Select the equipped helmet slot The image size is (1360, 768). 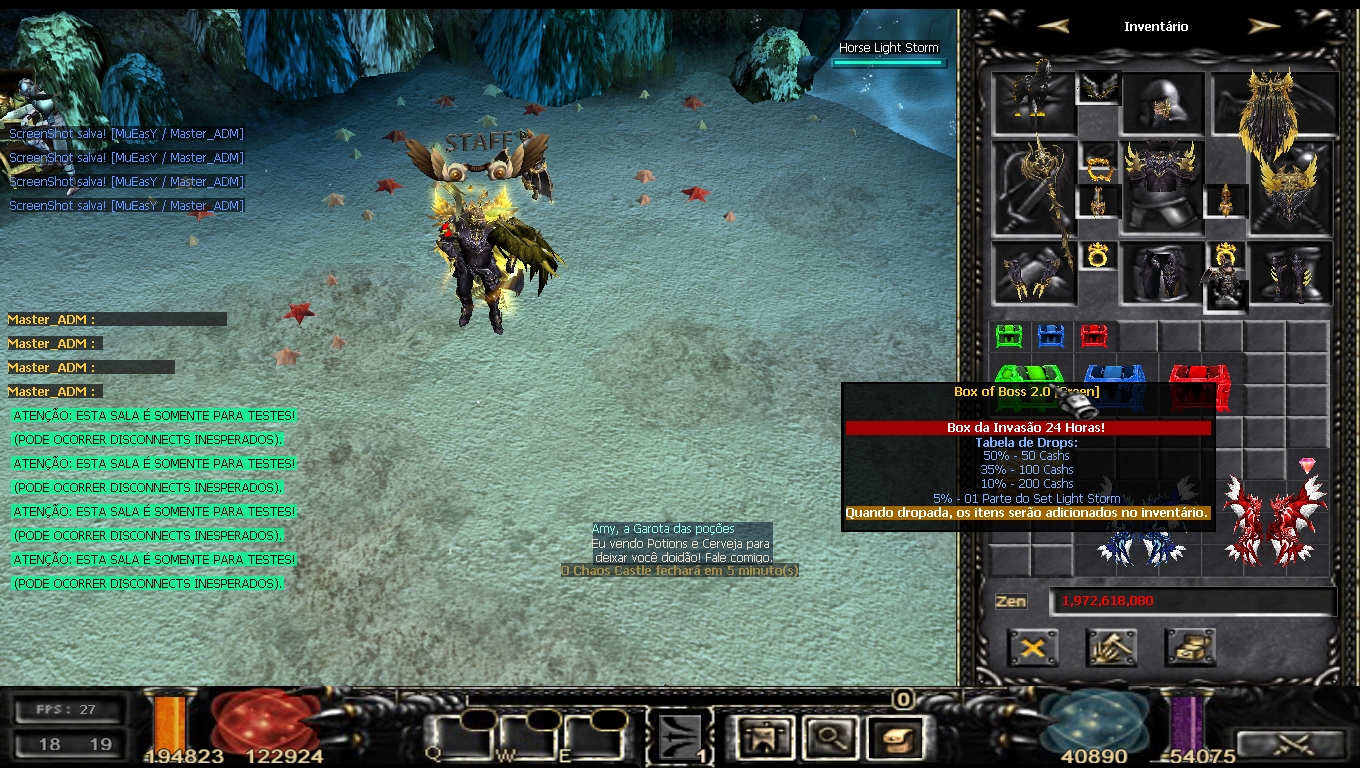[x=1161, y=103]
